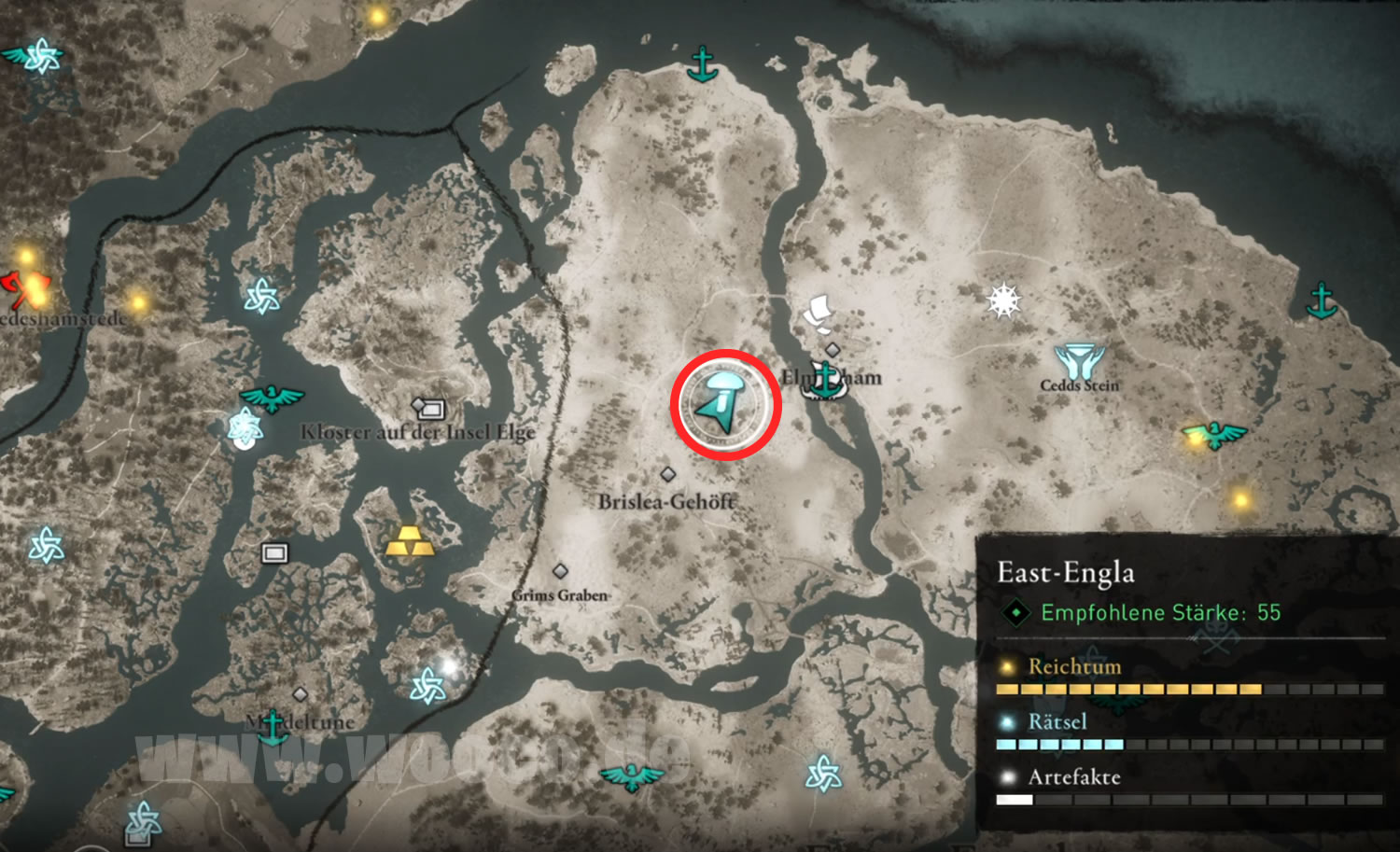Select the circled mushroom marker
Image resolution: width=1400 pixels, height=852 pixels.
tap(725, 404)
